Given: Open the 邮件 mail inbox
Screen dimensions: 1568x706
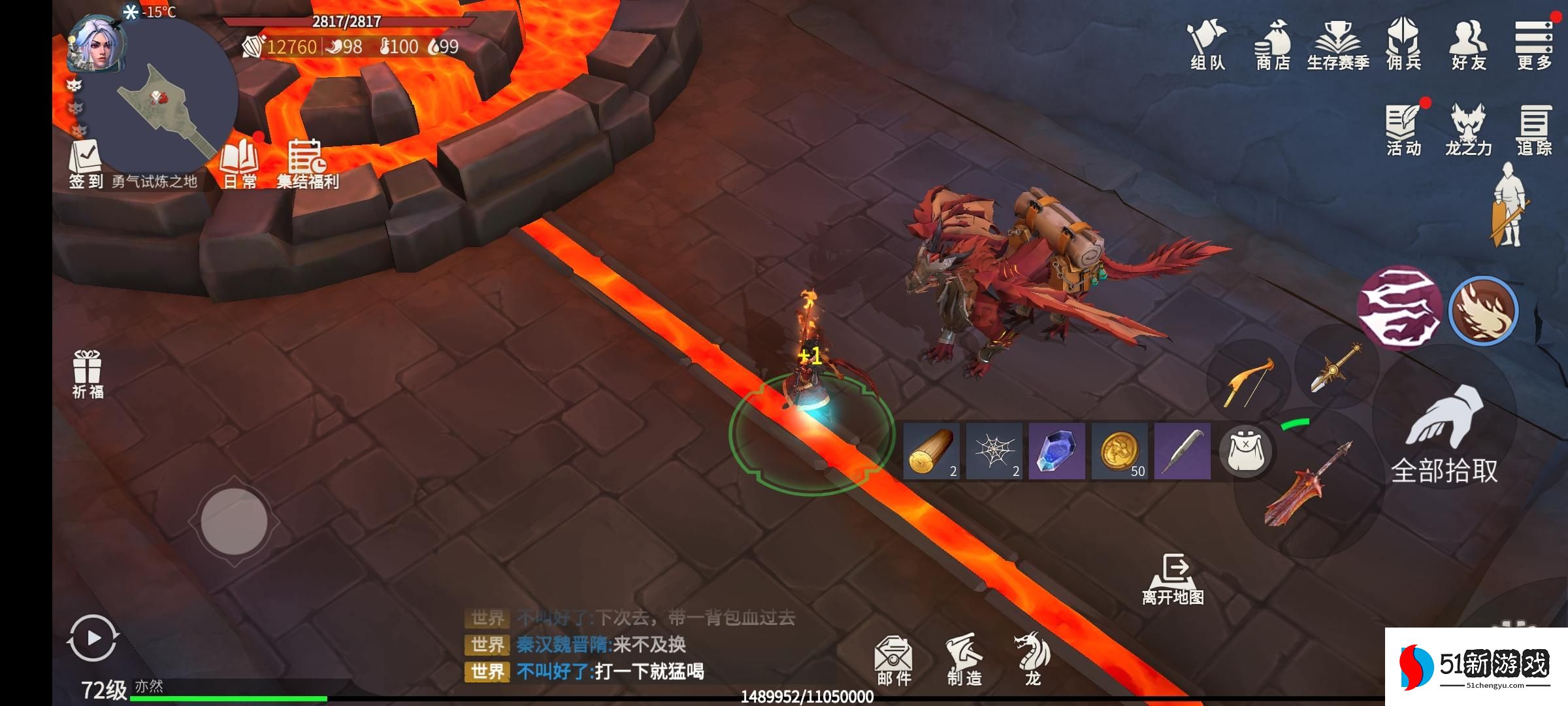Looking at the screenshot, I should pyautogui.click(x=893, y=660).
